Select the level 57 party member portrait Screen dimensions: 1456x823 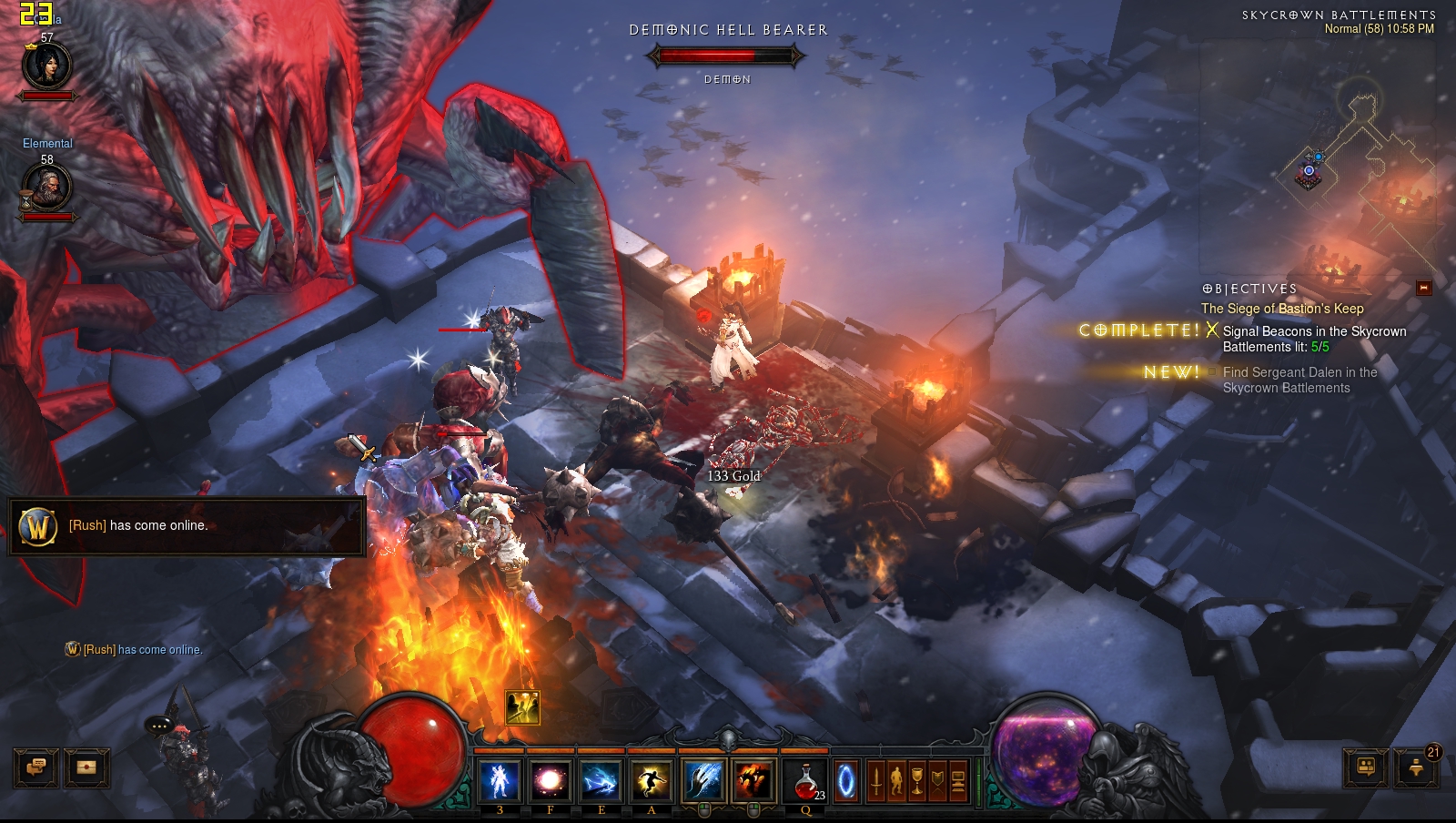point(46,66)
